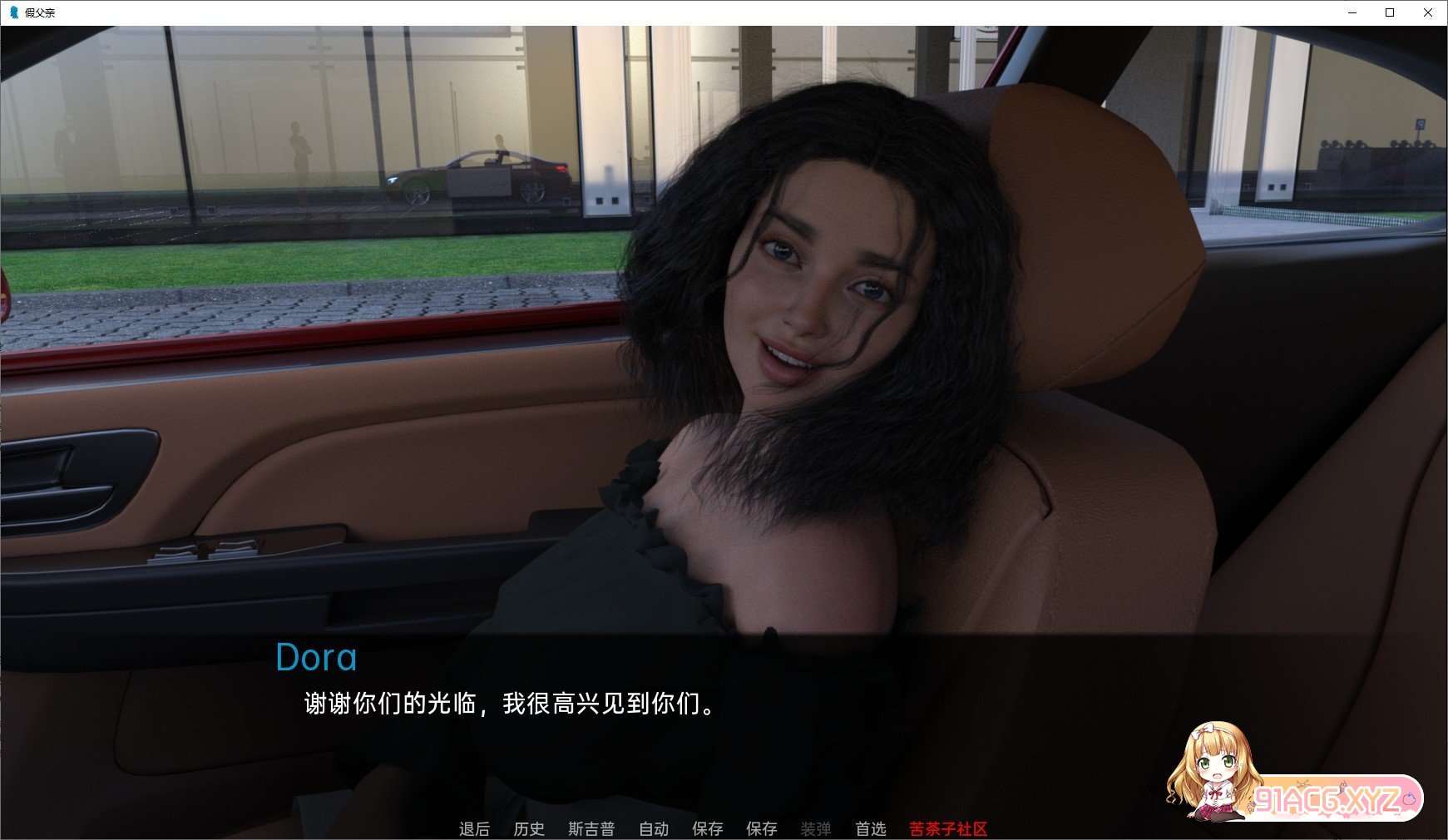Open the 历史 (history) log

(529, 828)
